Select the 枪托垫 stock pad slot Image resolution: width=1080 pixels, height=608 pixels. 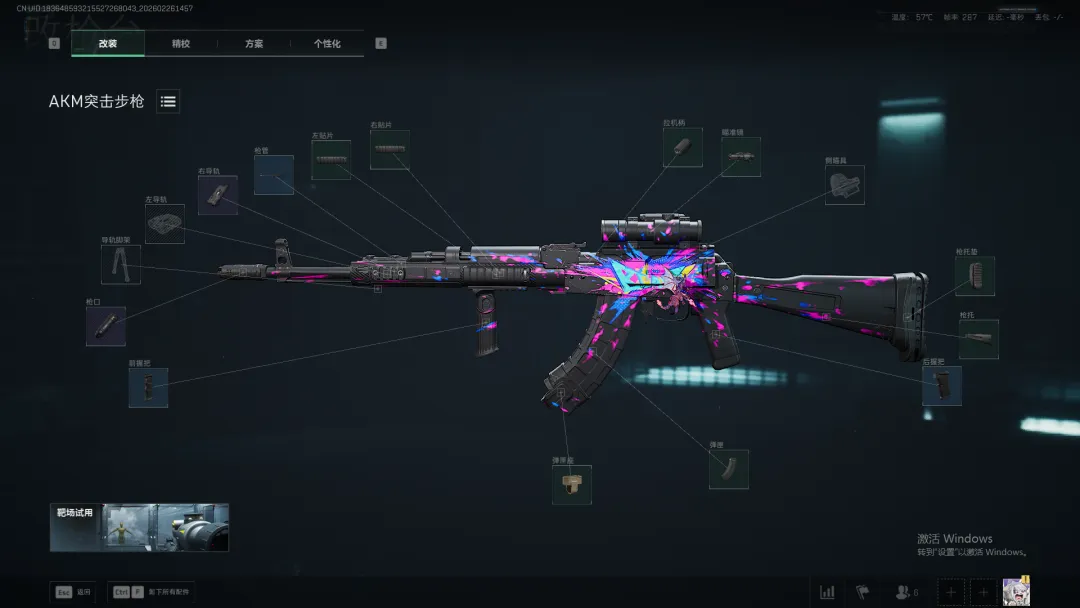(975, 276)
